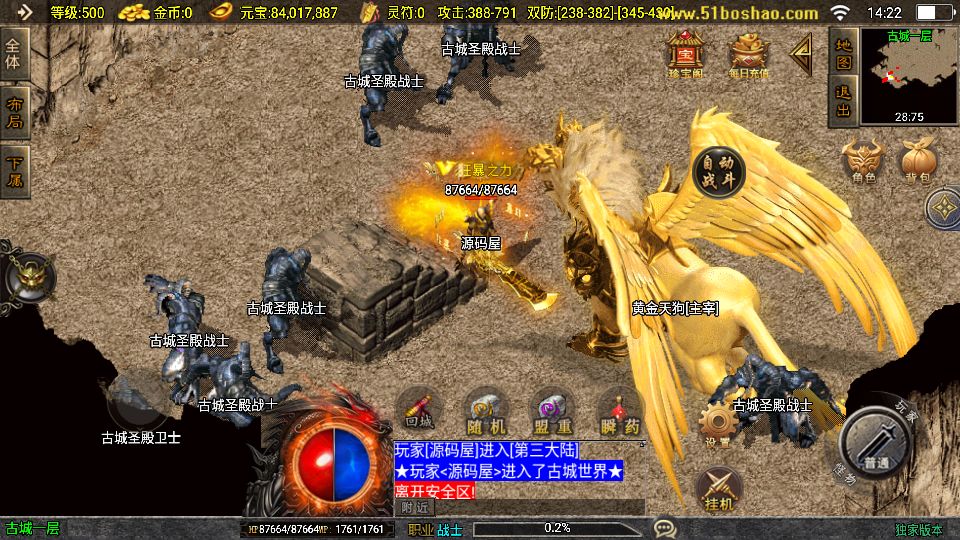This screenshot has width=960, height=540.
Task: Open the 设置 settings gear
Action: (717, 426)
